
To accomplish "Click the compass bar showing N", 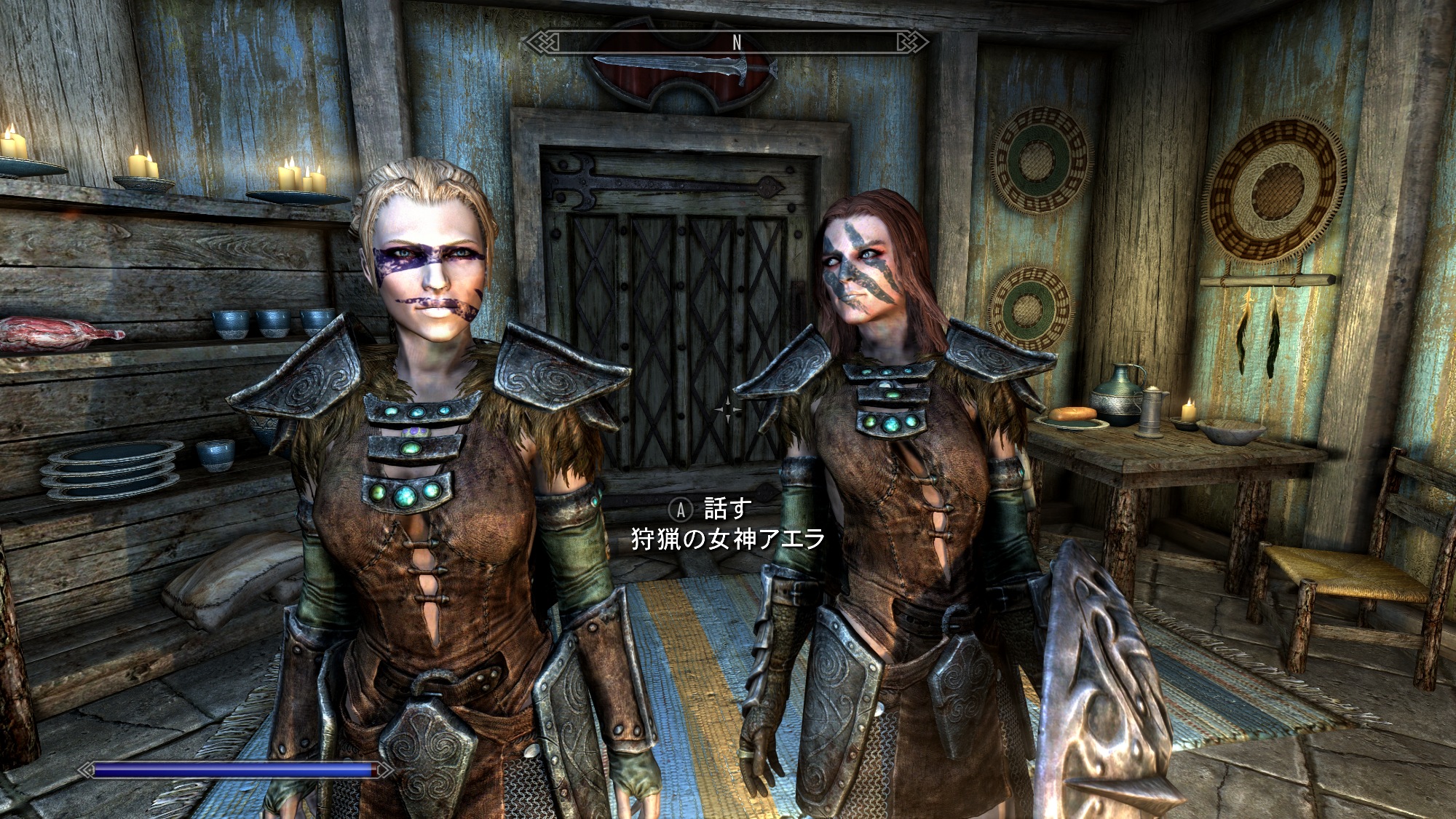I will tap(726, 43).
